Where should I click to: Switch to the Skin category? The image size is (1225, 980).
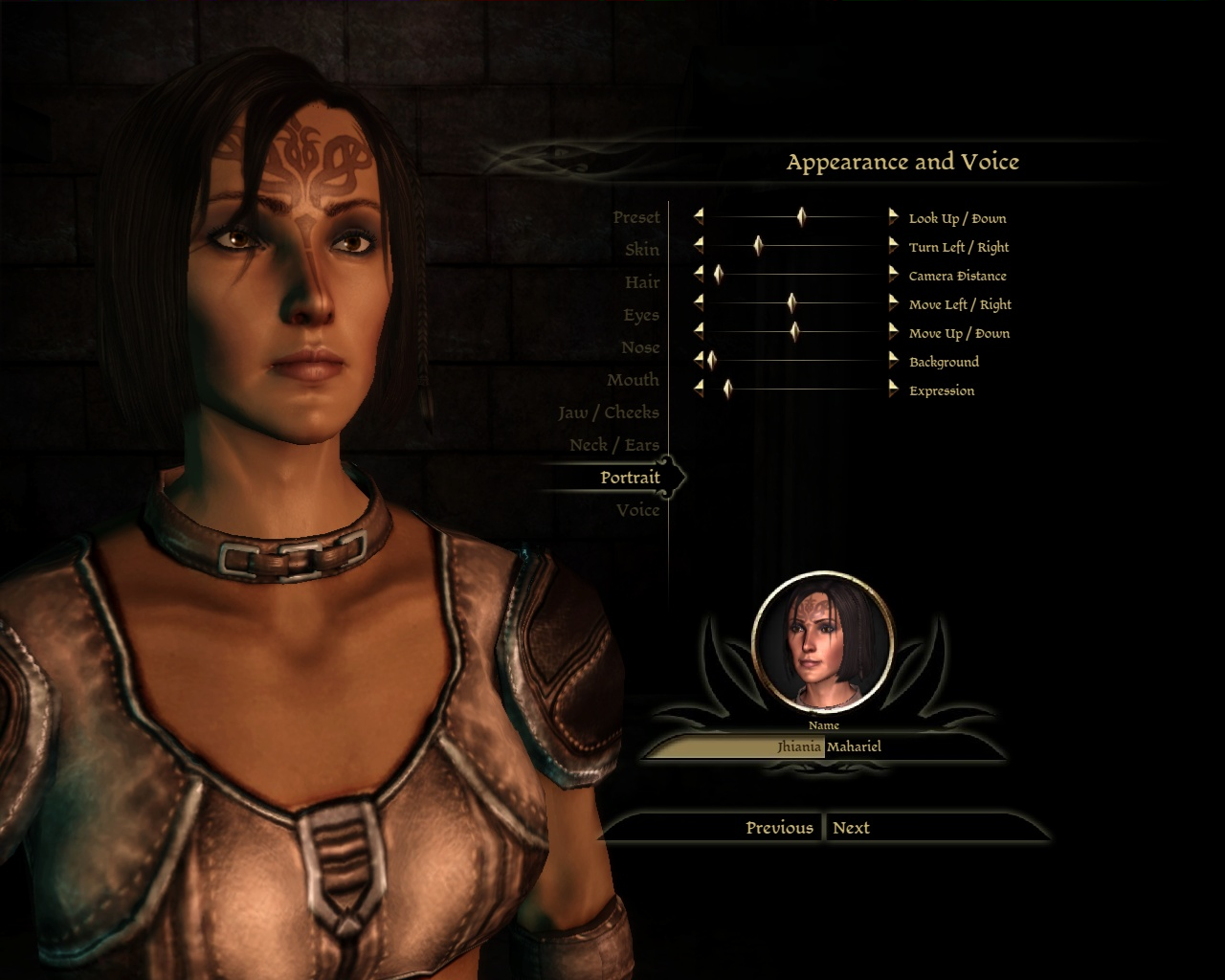[642, 250]
